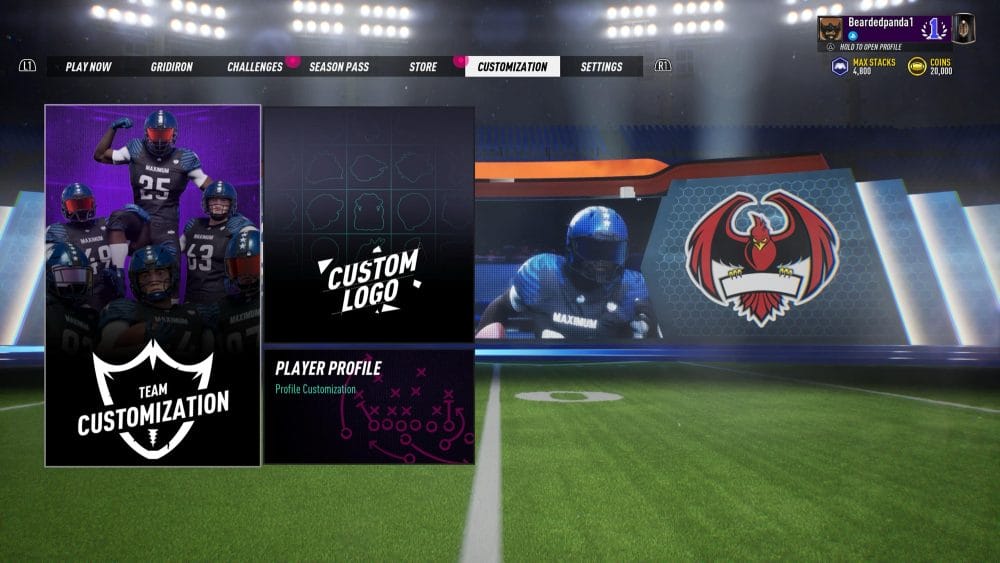The image size is (1000, 563).
Task: Open the Store tab
Action: pos(423,67)
